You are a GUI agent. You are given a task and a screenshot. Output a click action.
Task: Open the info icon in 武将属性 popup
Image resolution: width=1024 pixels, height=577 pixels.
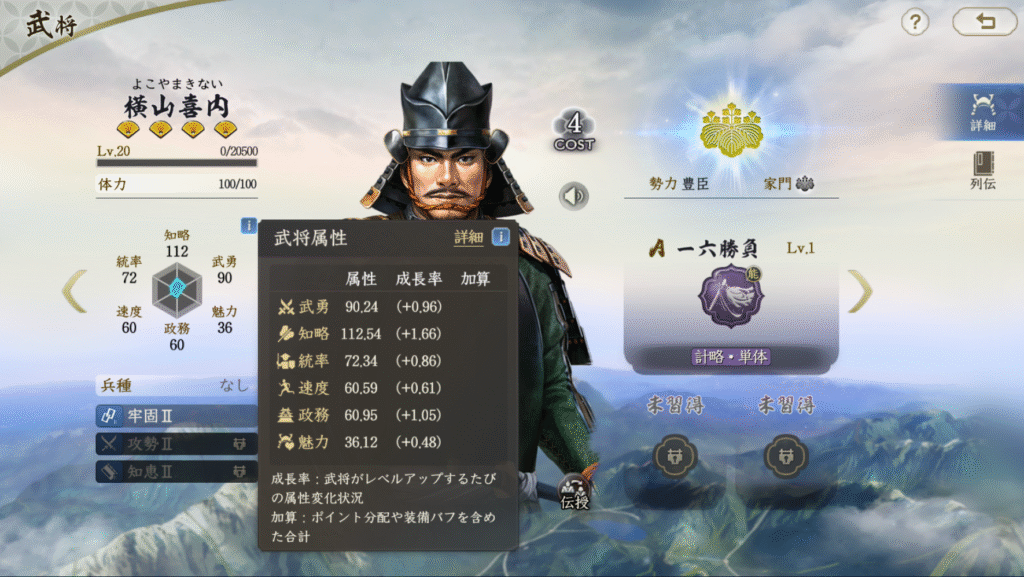(x=501, y=238)
